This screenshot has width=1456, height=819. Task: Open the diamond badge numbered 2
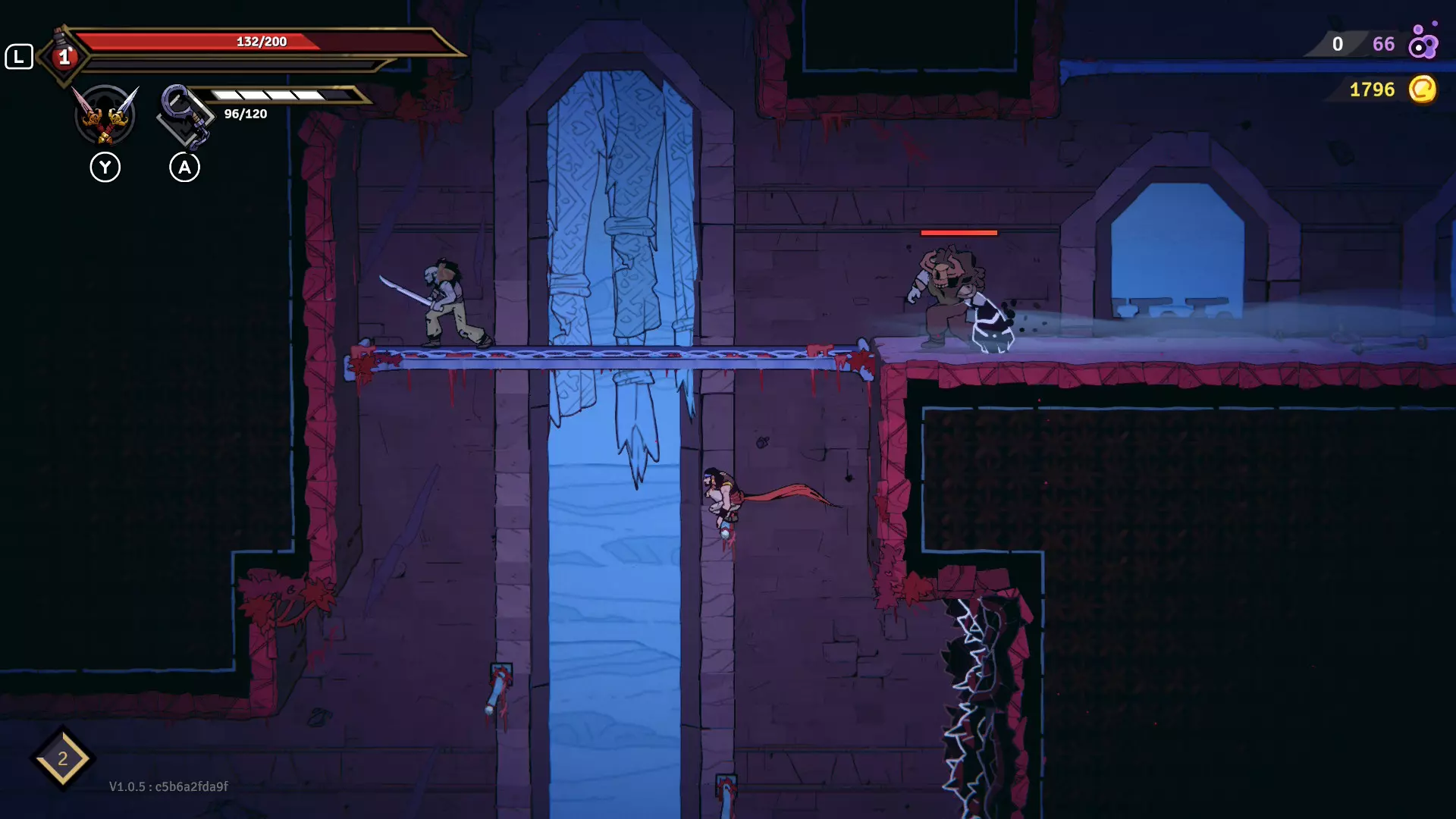(63, 758)
